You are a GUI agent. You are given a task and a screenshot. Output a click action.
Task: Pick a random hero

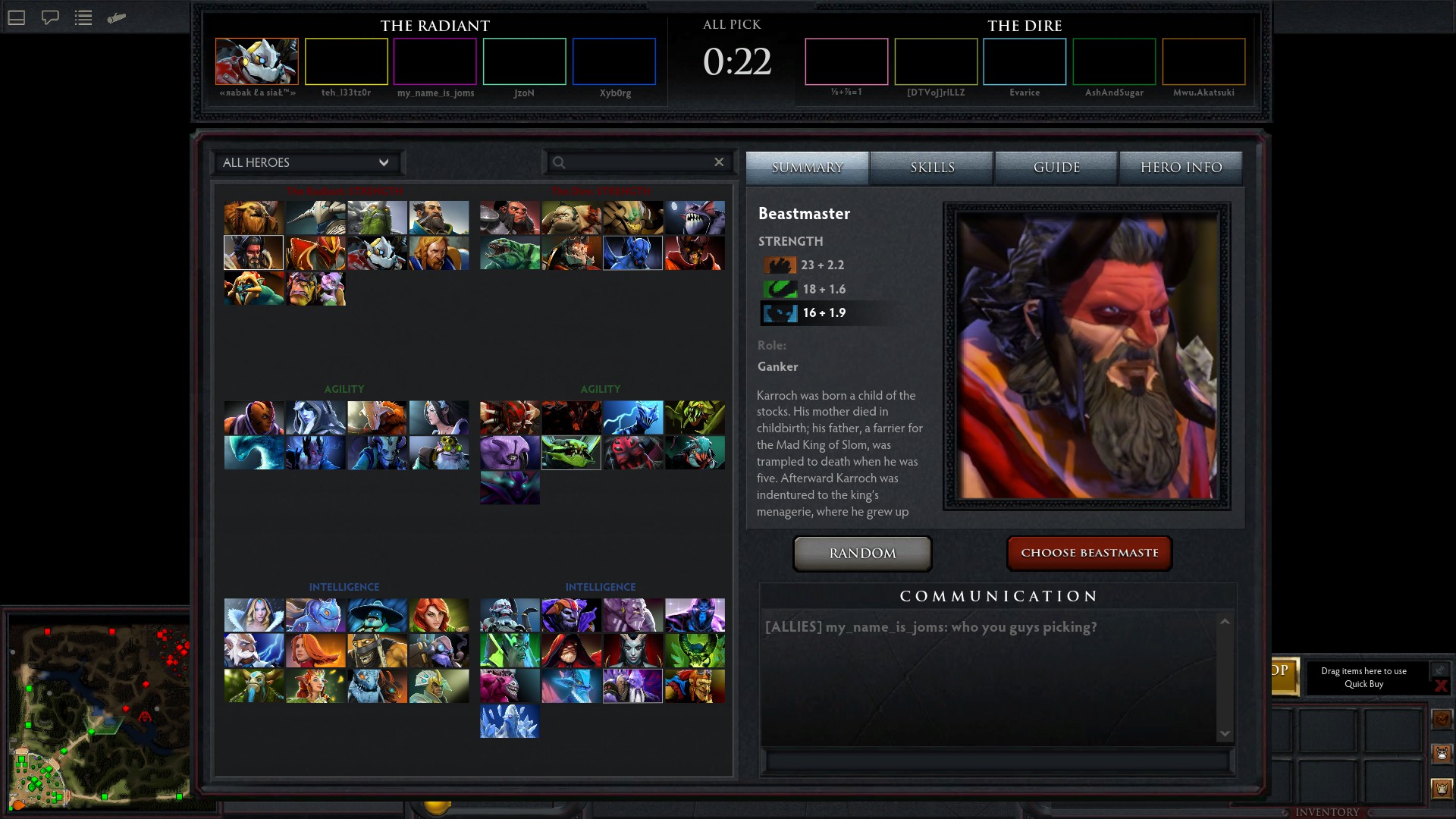click(x=862, y=554)
